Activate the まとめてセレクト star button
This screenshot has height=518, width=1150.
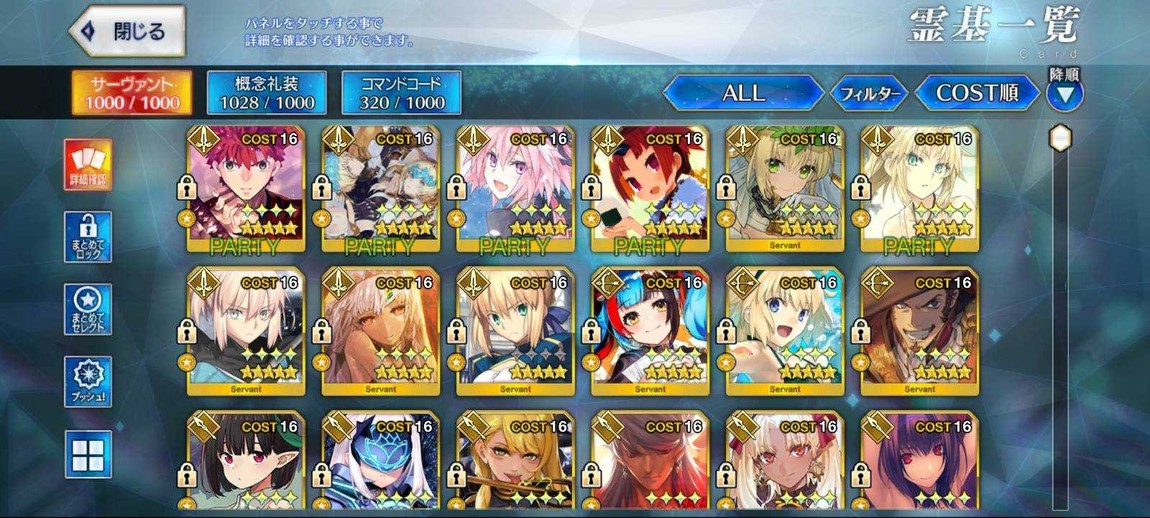[x=89, y=310]
